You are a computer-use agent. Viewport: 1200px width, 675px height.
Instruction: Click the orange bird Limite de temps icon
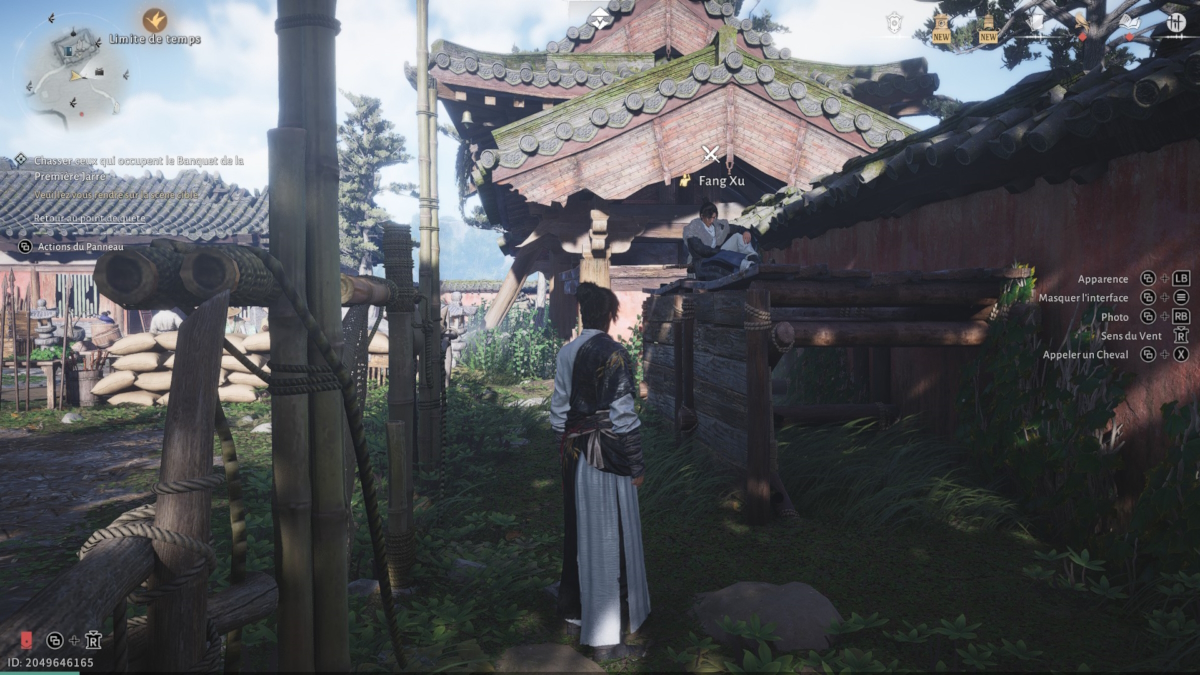click(154, 20)
